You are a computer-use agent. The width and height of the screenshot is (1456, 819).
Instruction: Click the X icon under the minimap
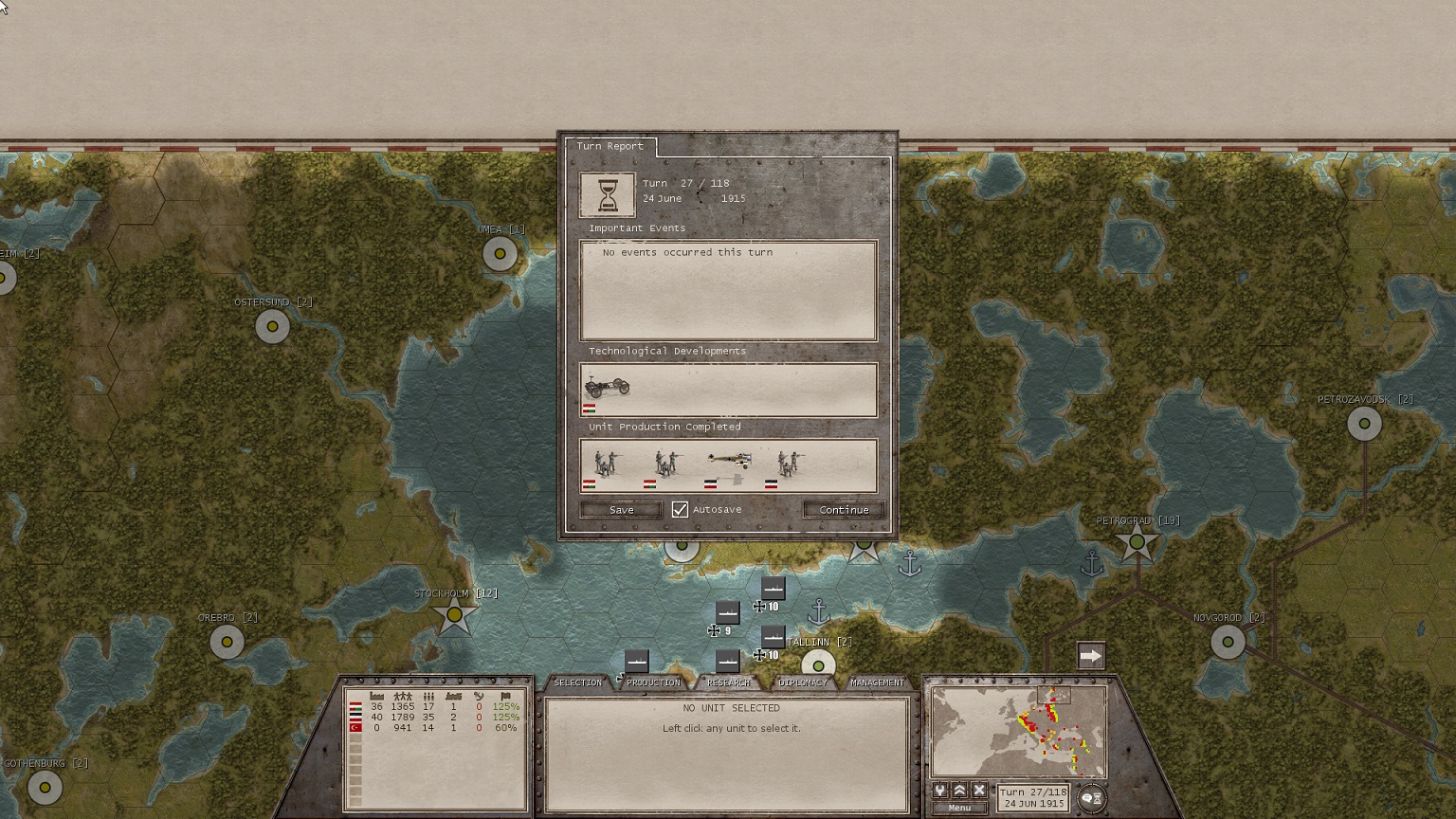(979, 791)
